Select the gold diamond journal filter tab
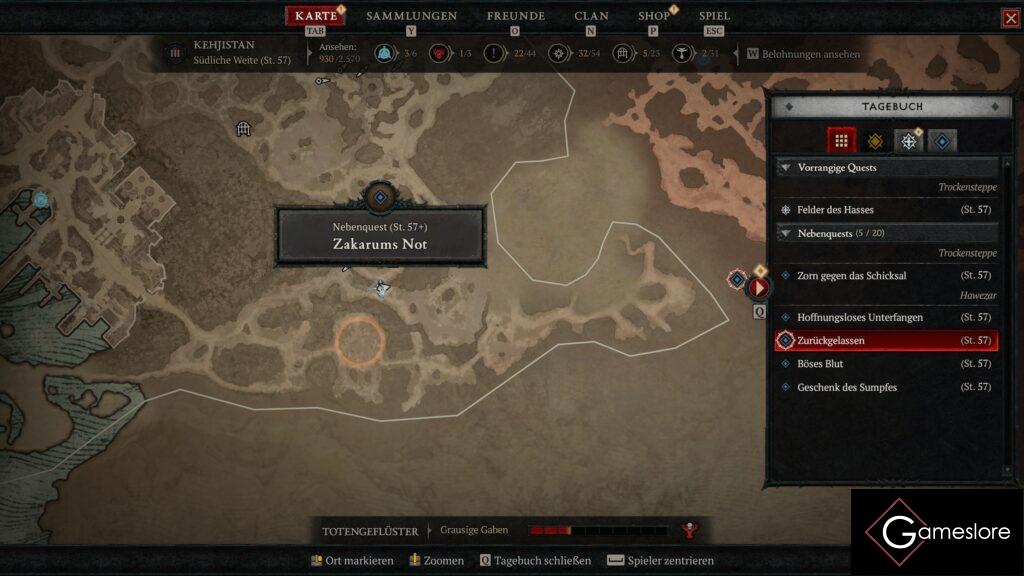The image size is (1024, 576). pyautogui.click(x=875, y=141)
